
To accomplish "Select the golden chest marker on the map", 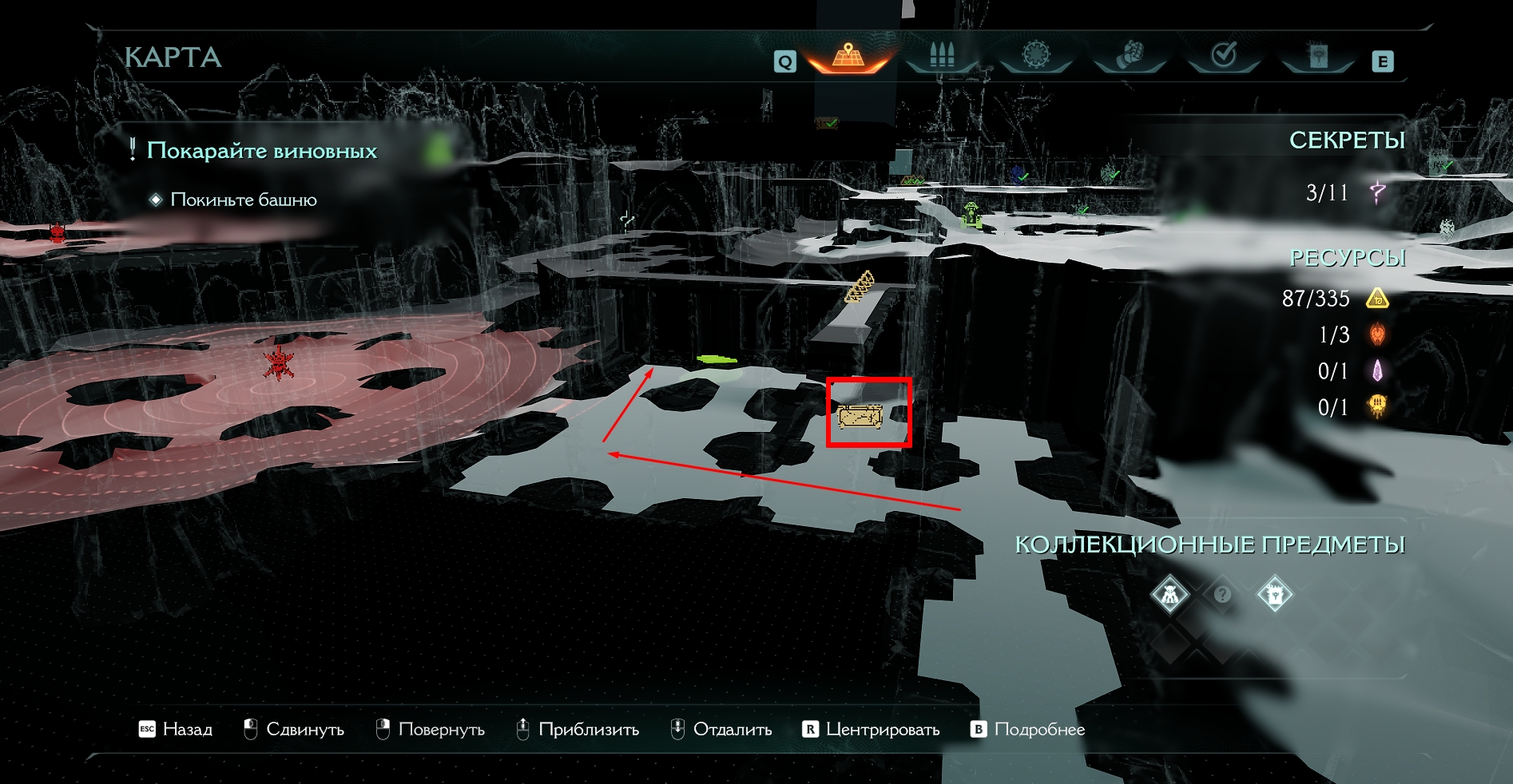I will click(860, 417).
